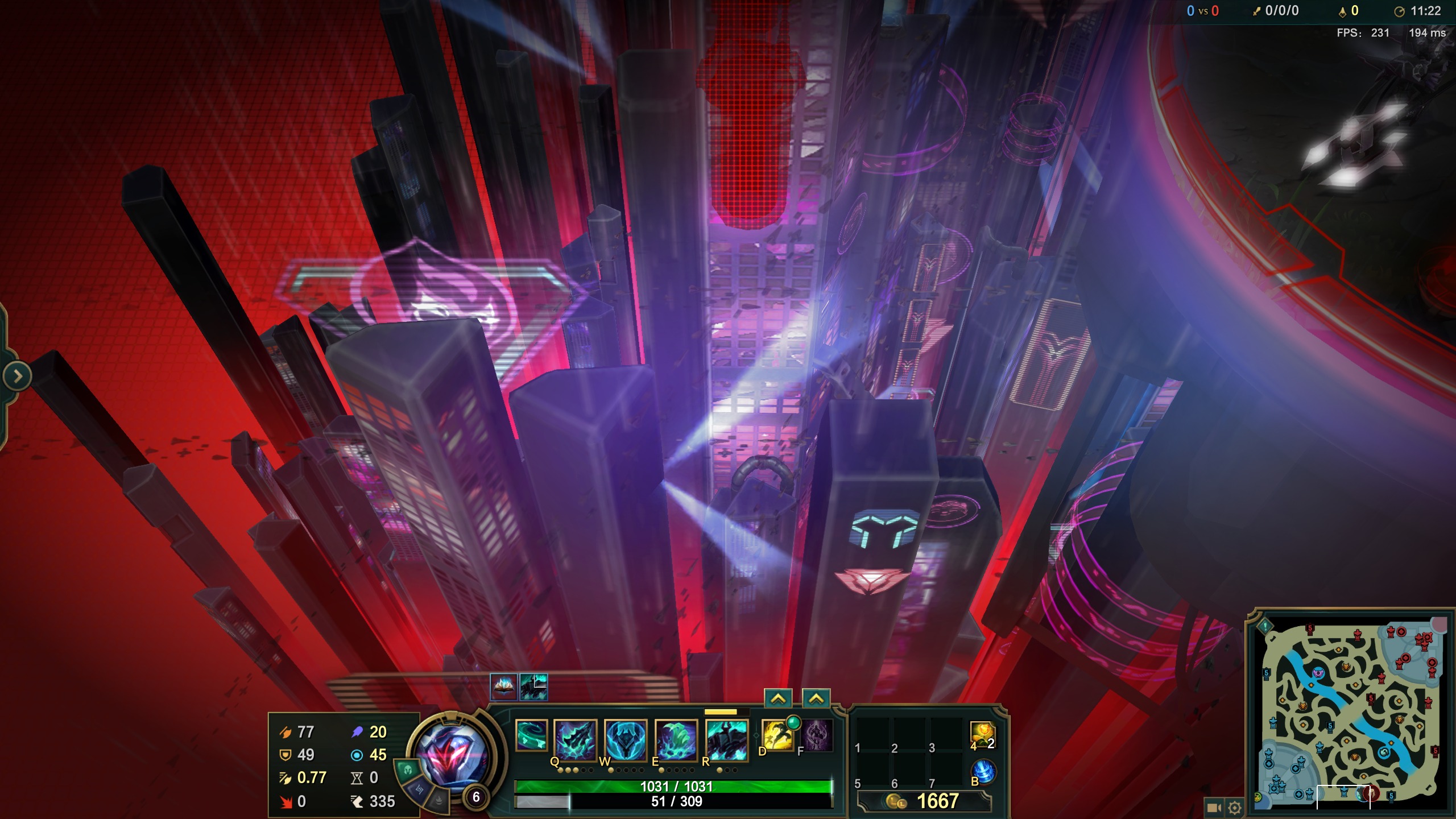The width and height of the screenshot is (1456, 819).
Task: Use the E ability with green claws icon
Action: pyautogui.click(x=676, y=739)
